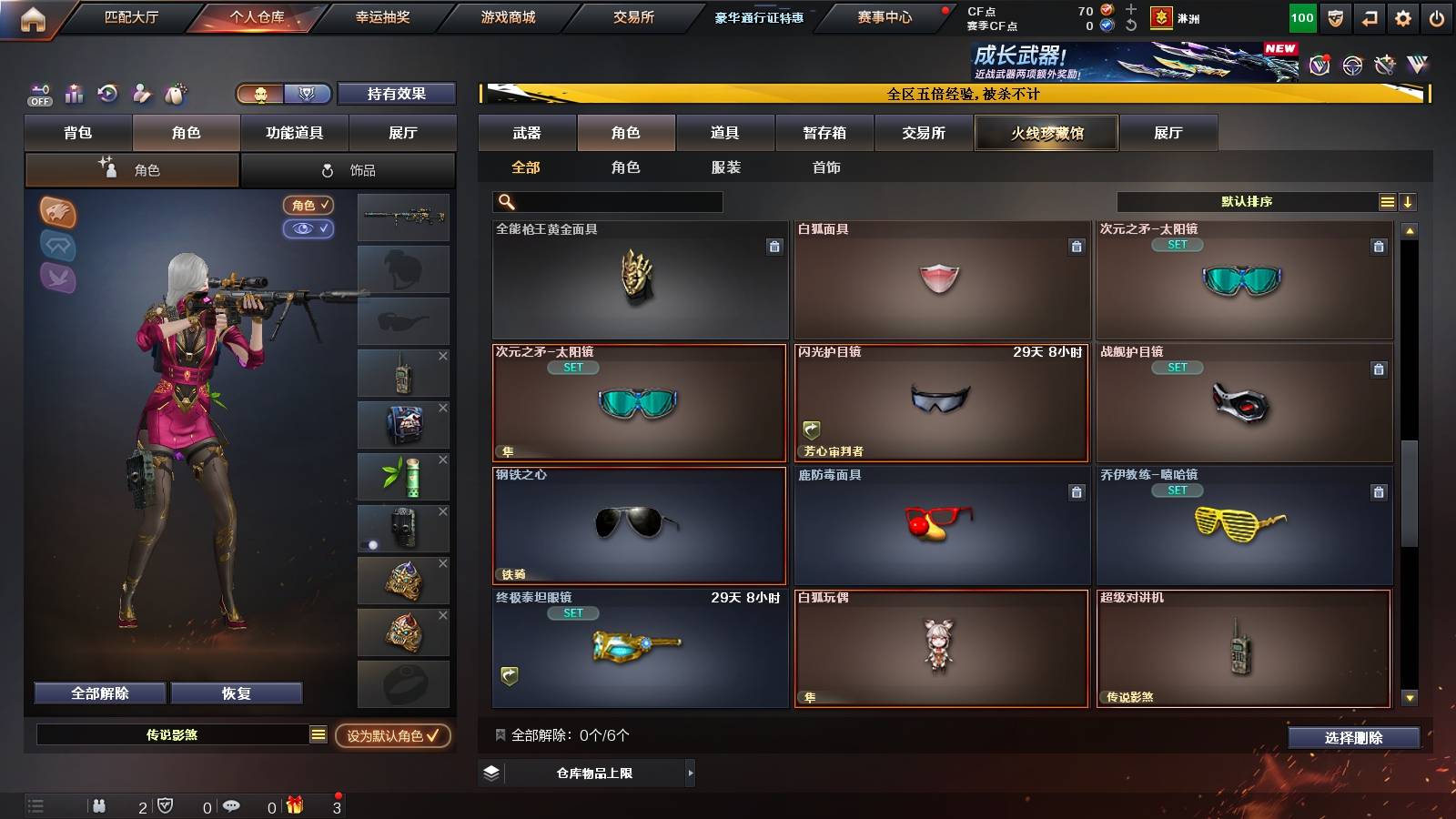Click the settings gear icon at top right
The image size is (1456, 819).
(x=1402, y=16)
